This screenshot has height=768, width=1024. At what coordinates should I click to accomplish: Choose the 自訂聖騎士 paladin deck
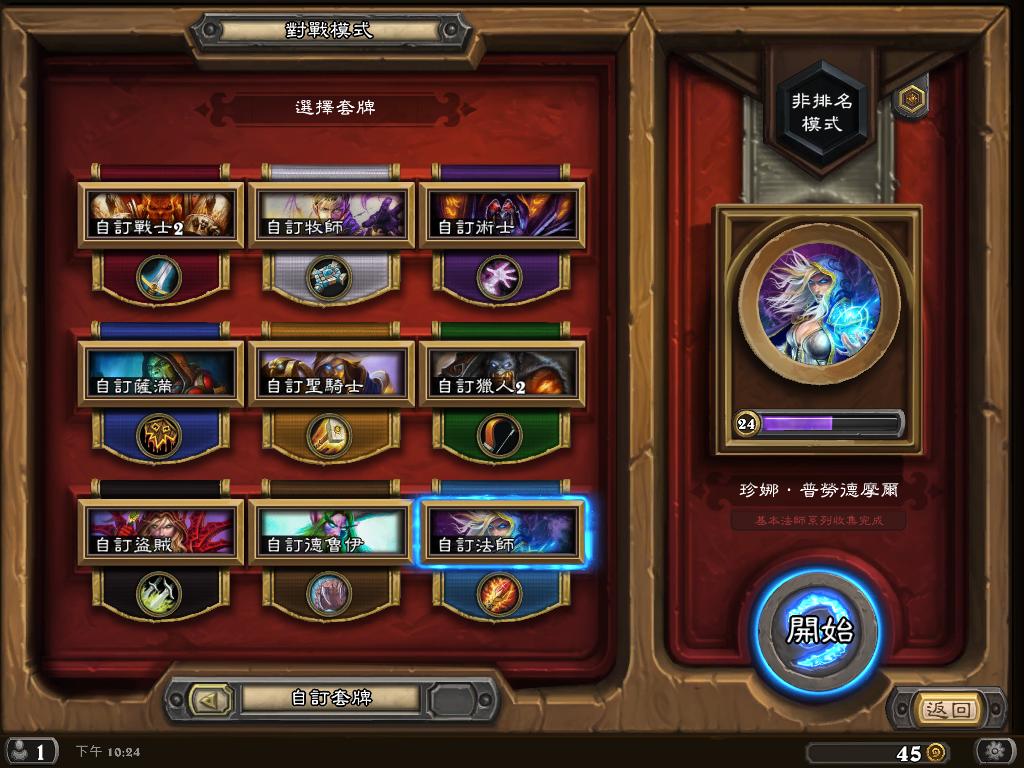331,373
